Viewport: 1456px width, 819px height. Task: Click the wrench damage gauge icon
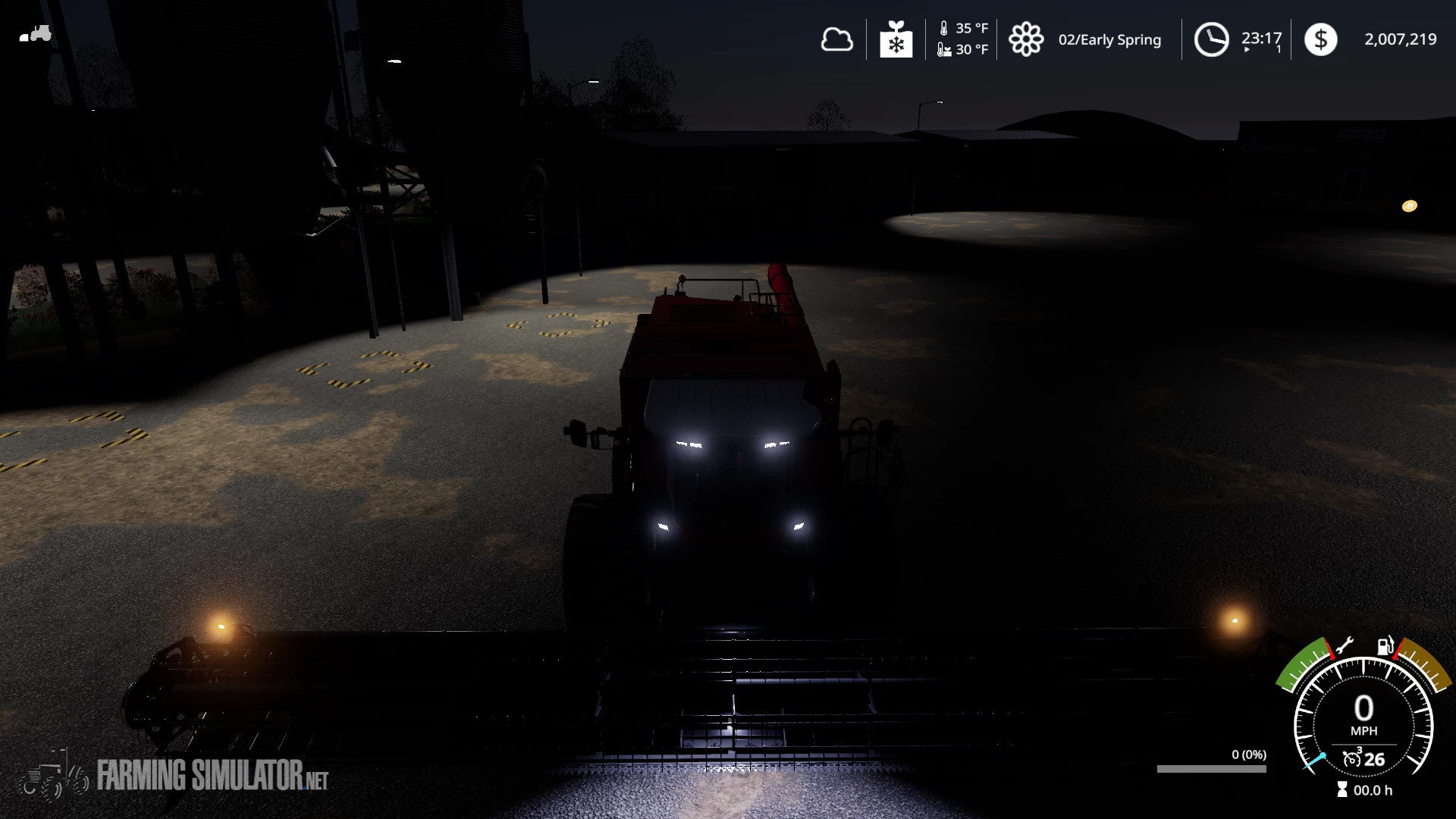(x=1344, y=646)
